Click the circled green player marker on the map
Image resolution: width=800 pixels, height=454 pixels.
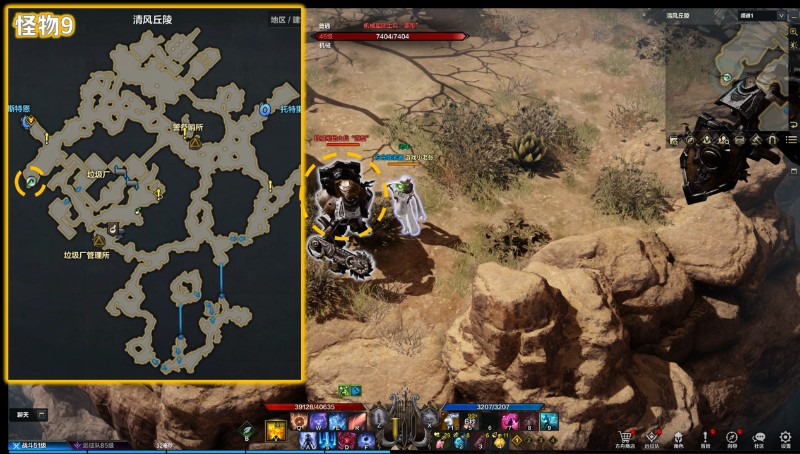(x=31, y=181)
